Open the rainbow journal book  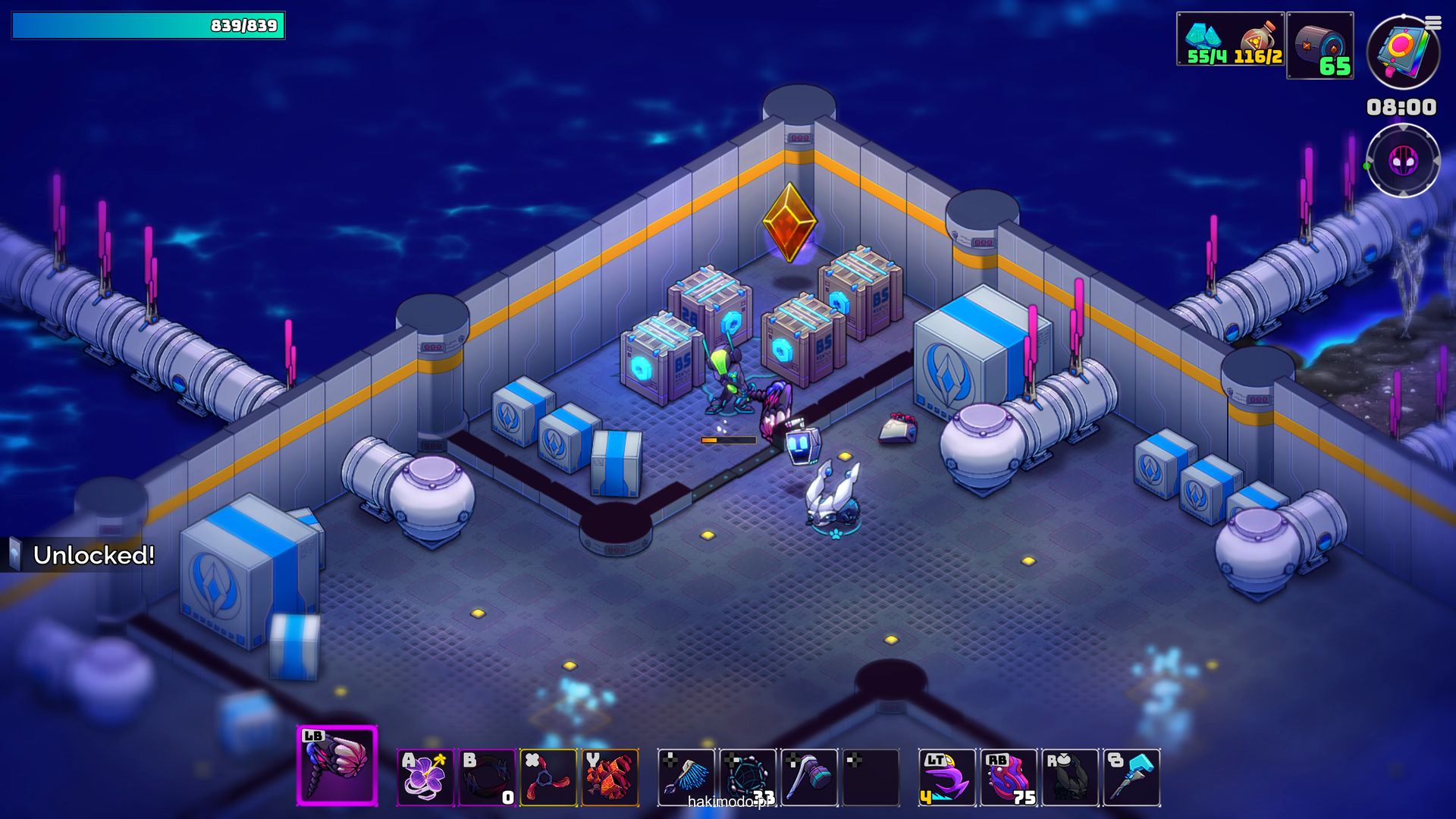click(1402, 53)
